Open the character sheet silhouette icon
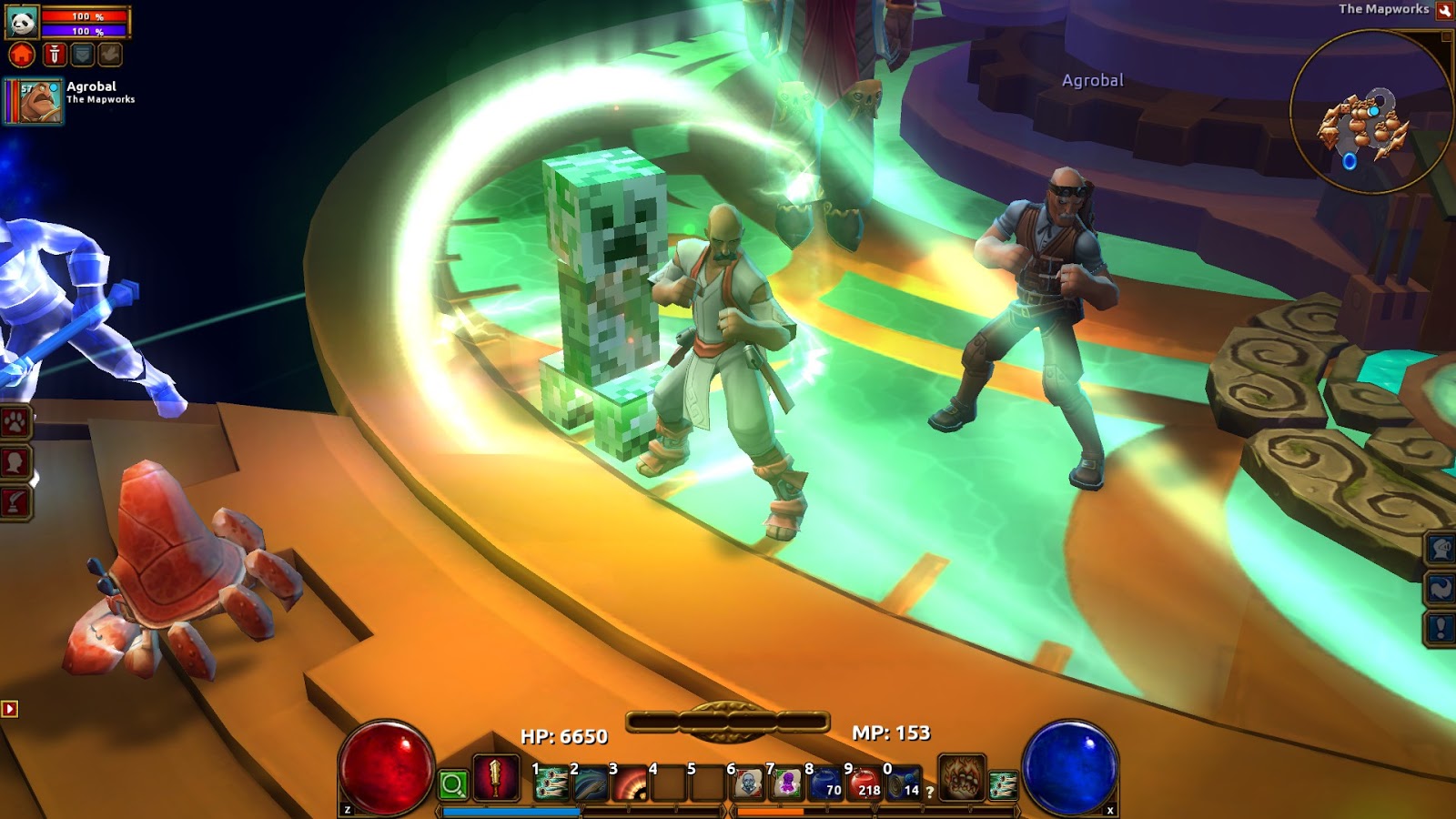 [x=15, y=462]
